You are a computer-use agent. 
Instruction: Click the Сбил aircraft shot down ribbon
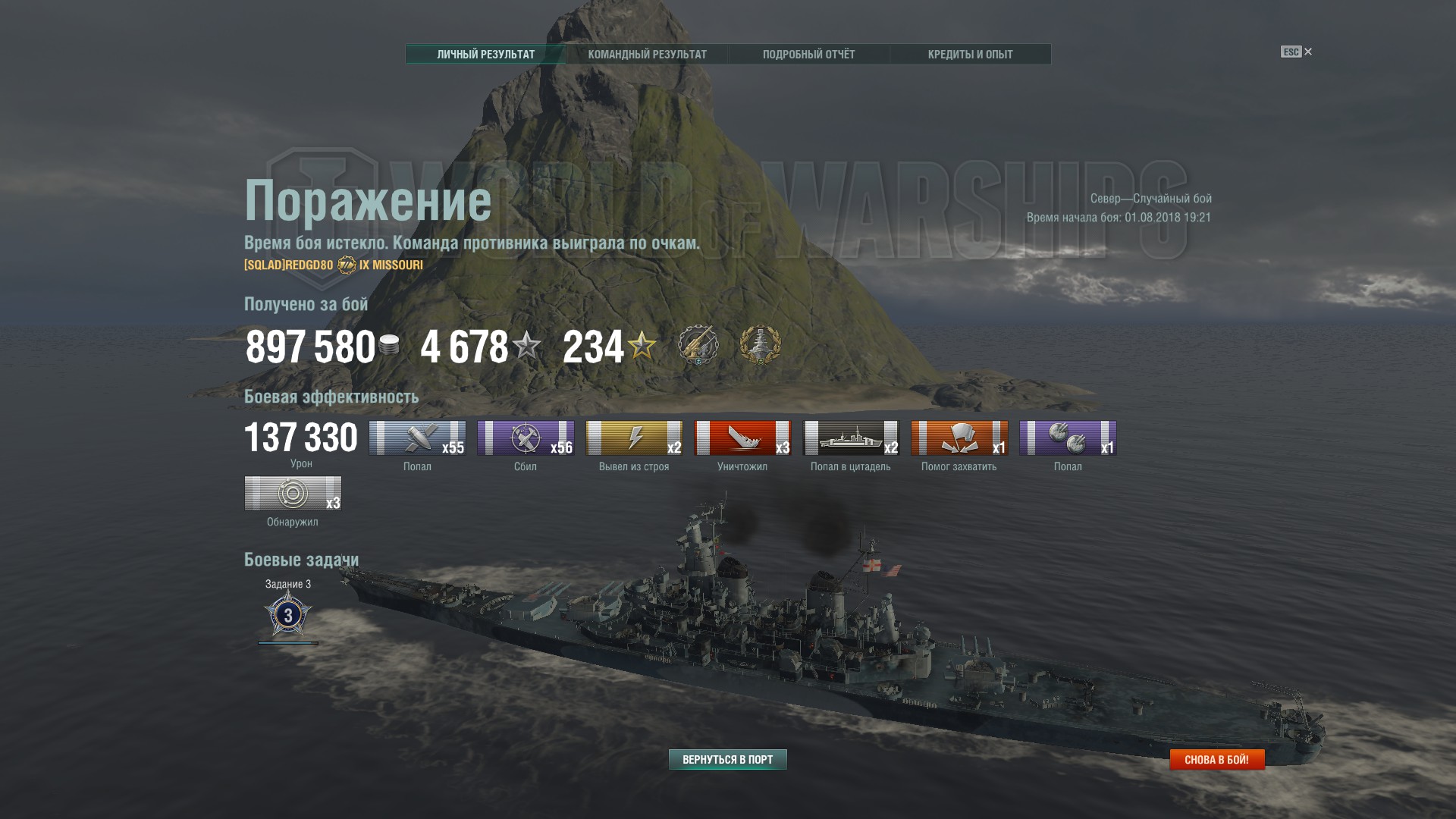pos(526,438)
